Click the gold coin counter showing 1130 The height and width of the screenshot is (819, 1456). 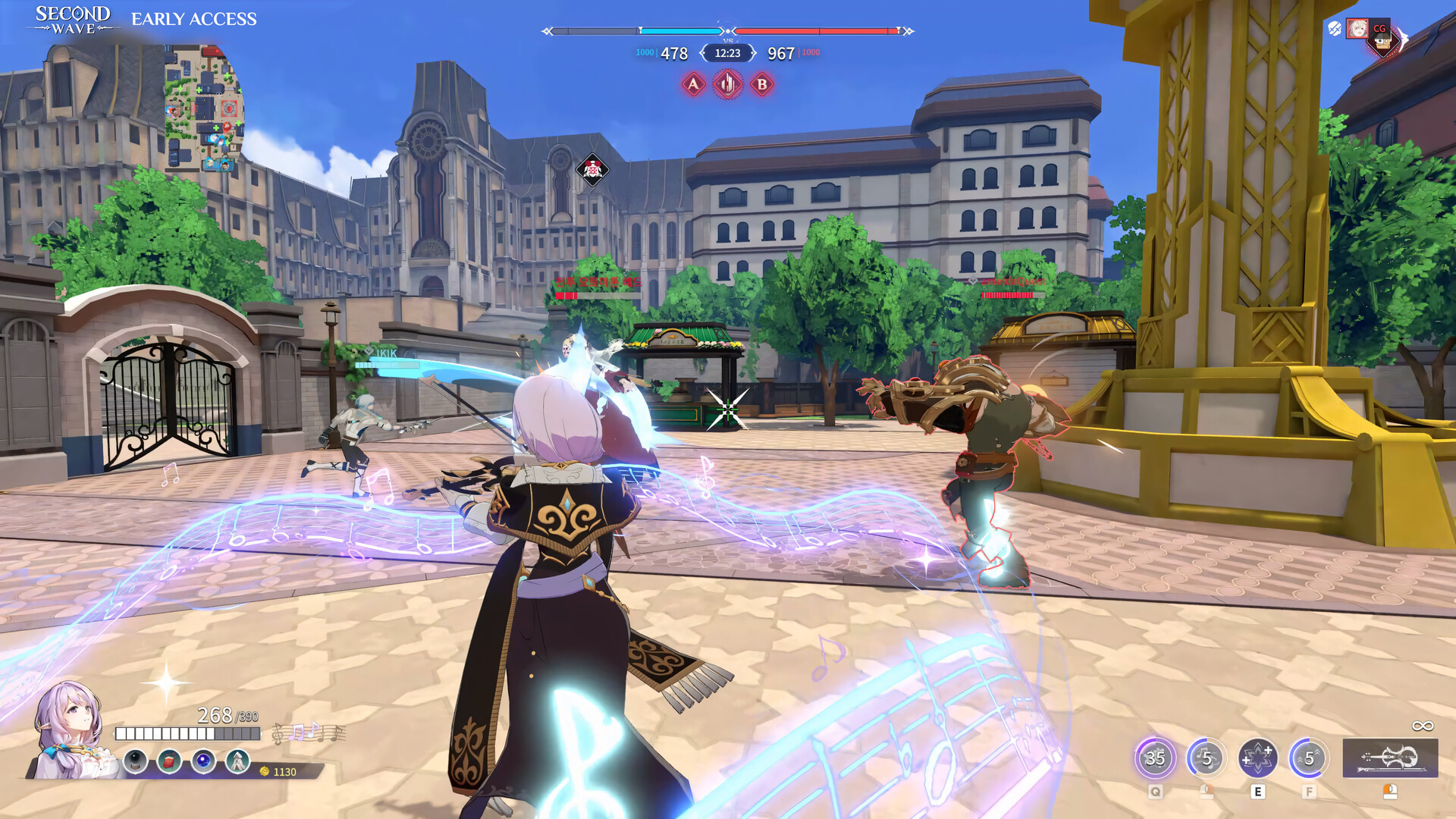point(278,772)
